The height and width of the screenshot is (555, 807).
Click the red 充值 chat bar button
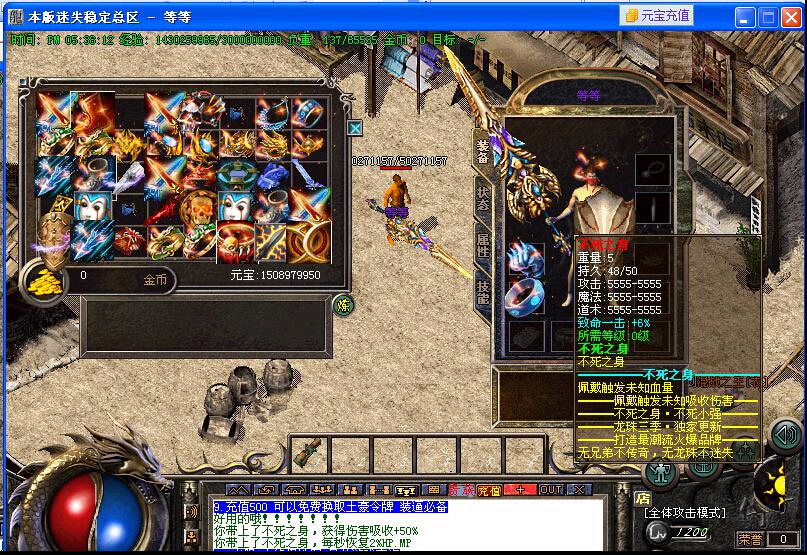(488, 490)
